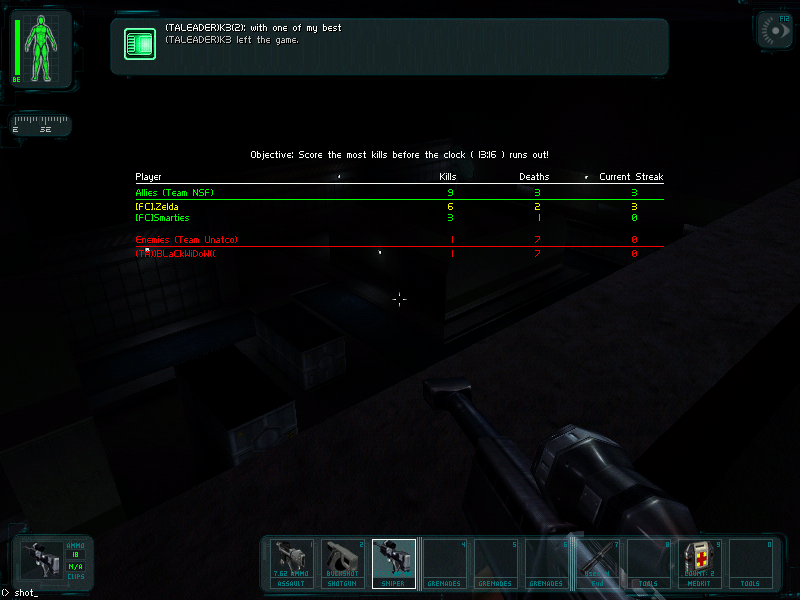Click the green body health figure
The width and height of the screenshot is (800, 600).
(x=42, y=50)
